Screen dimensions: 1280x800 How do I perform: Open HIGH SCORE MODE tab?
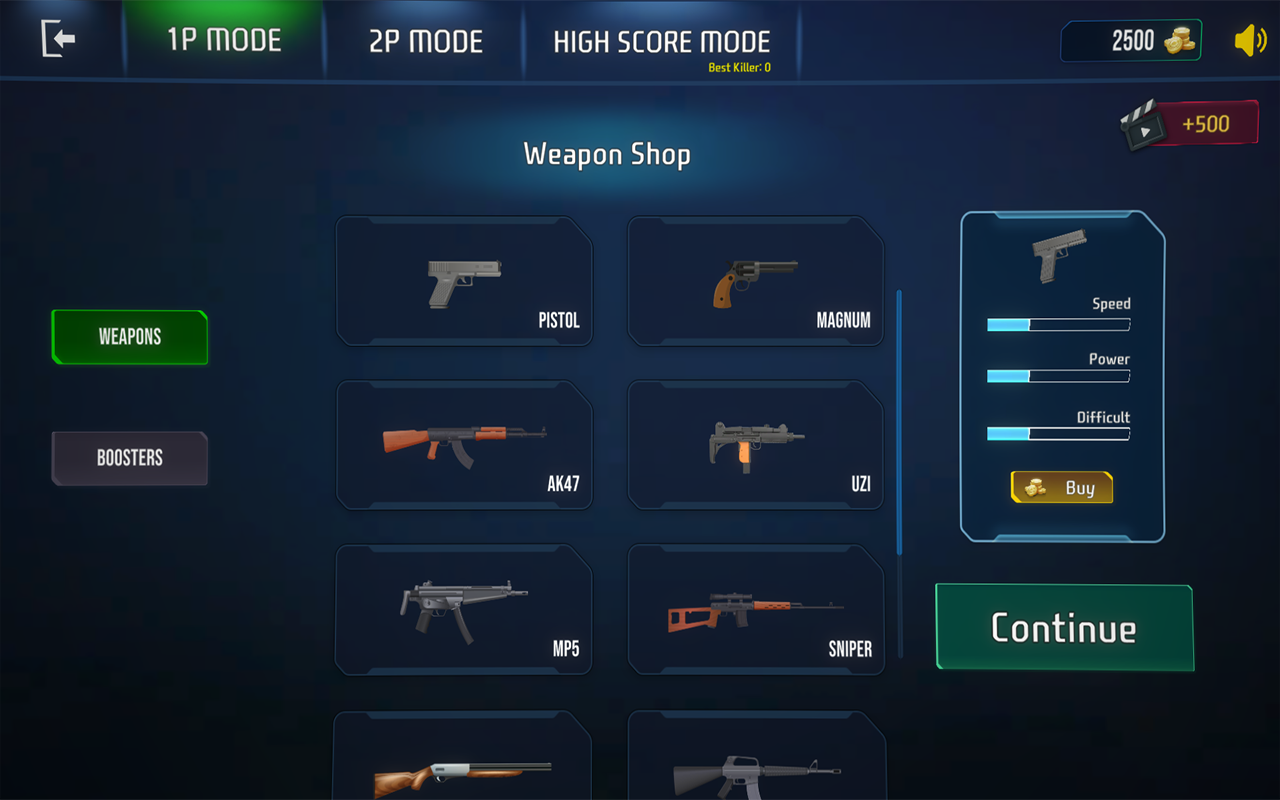(x=661, y=42)
